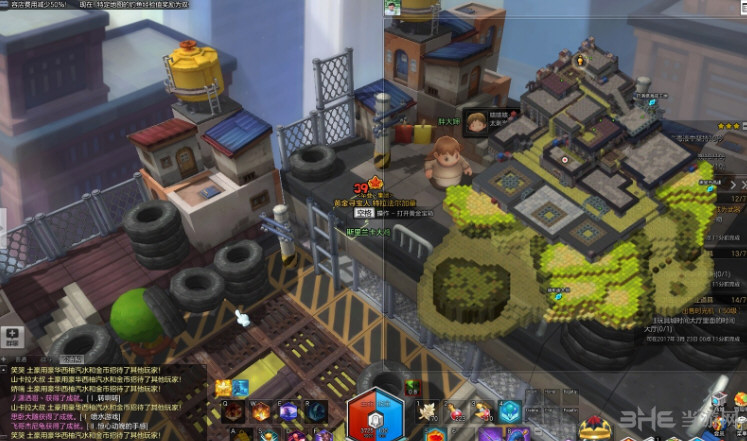Click the blue buff icon above skills
Screen dimensions: 747x441
(241, 387)
